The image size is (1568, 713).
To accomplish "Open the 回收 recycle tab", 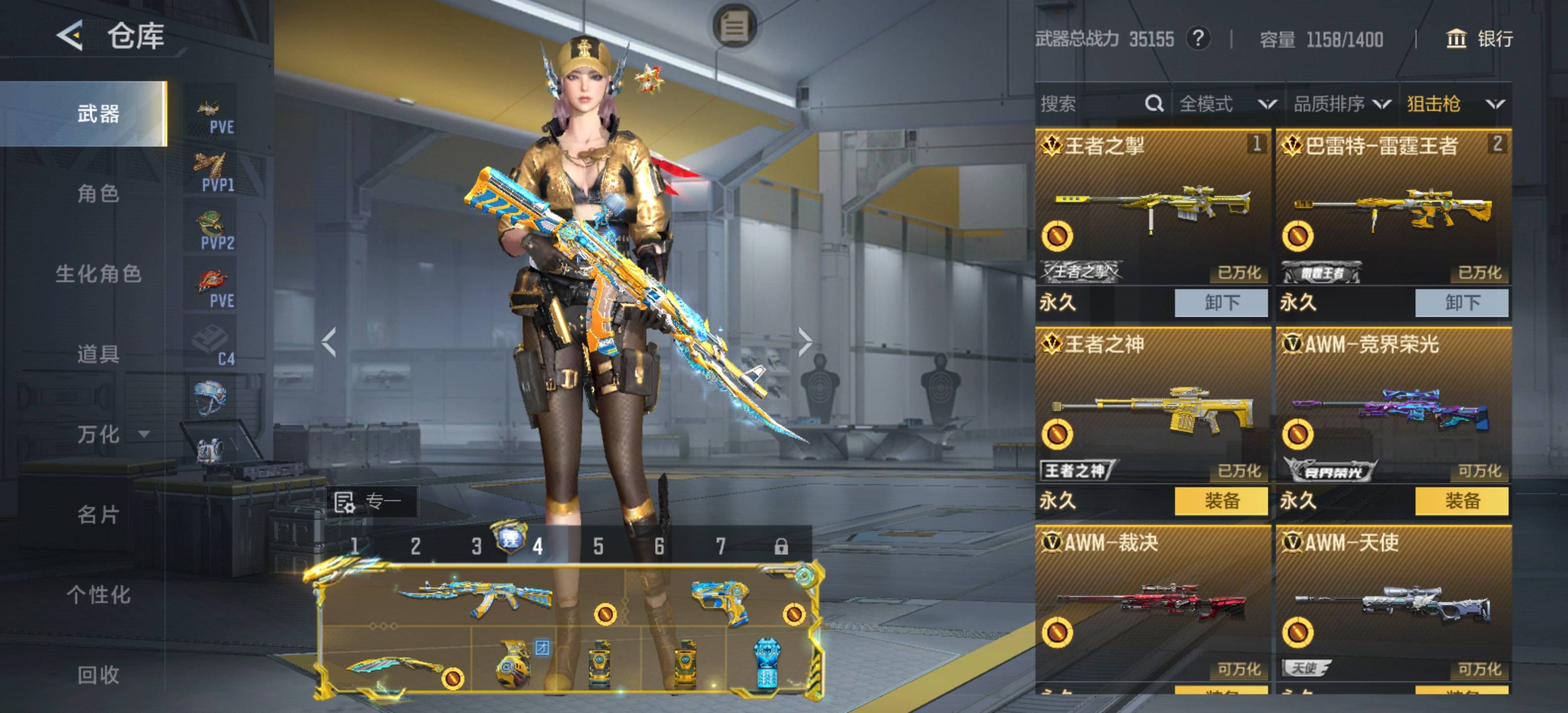I will click(x=98, y=675).
